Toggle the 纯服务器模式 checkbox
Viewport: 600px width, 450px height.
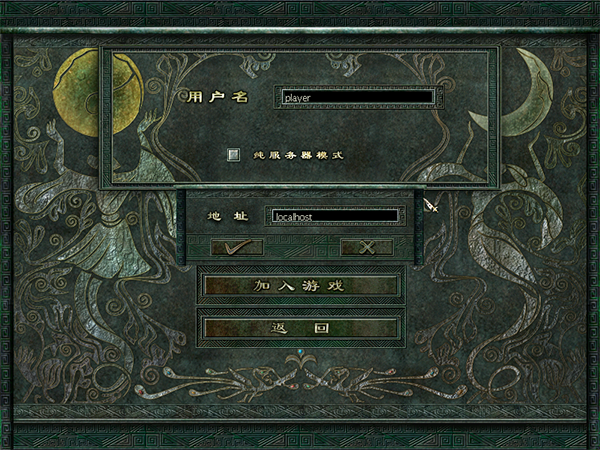(x=234, y=155)
